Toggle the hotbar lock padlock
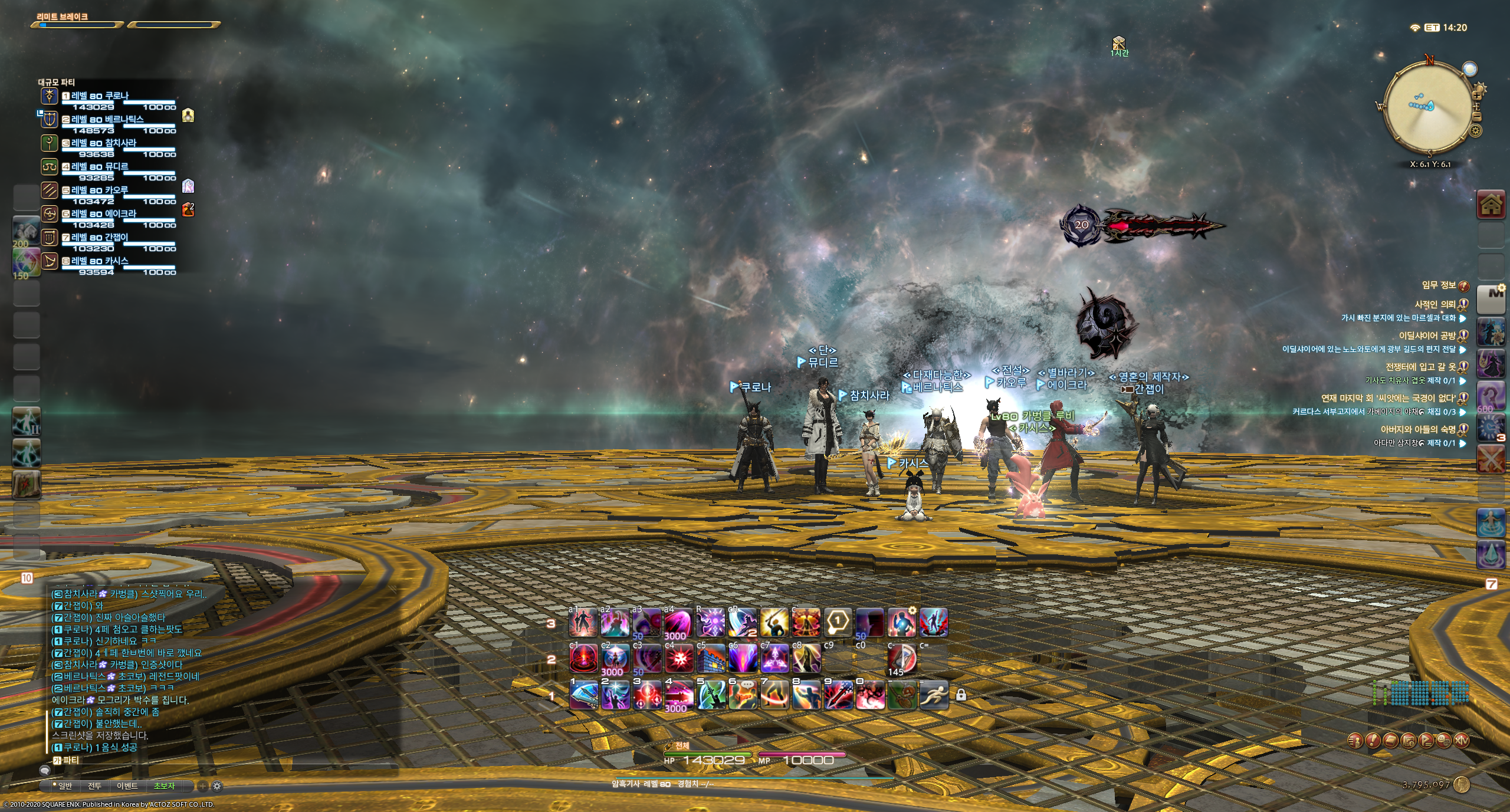This screenshot has width=1510, height=812. coord(961,695)
